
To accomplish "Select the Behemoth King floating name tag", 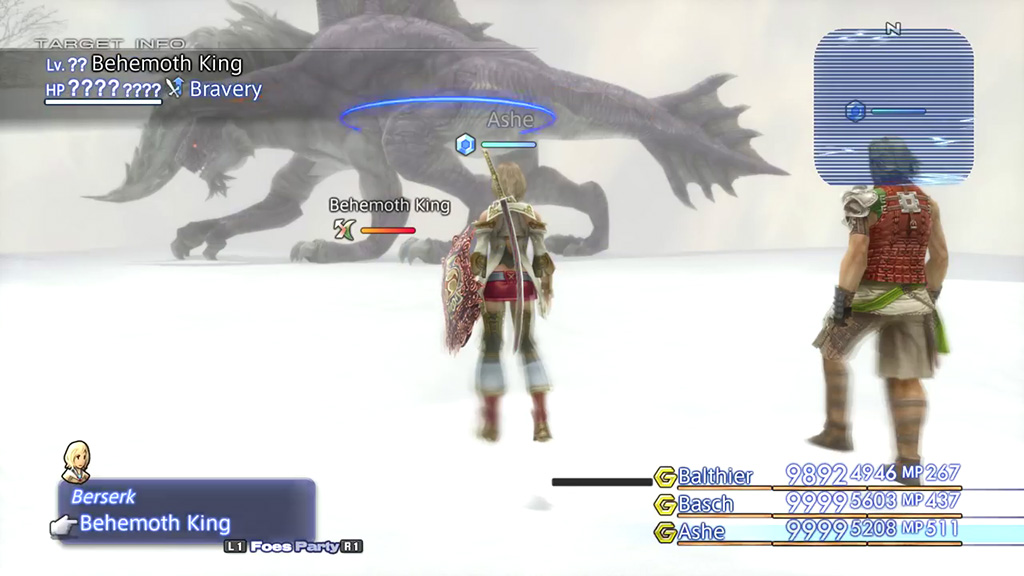I will 389,205.
